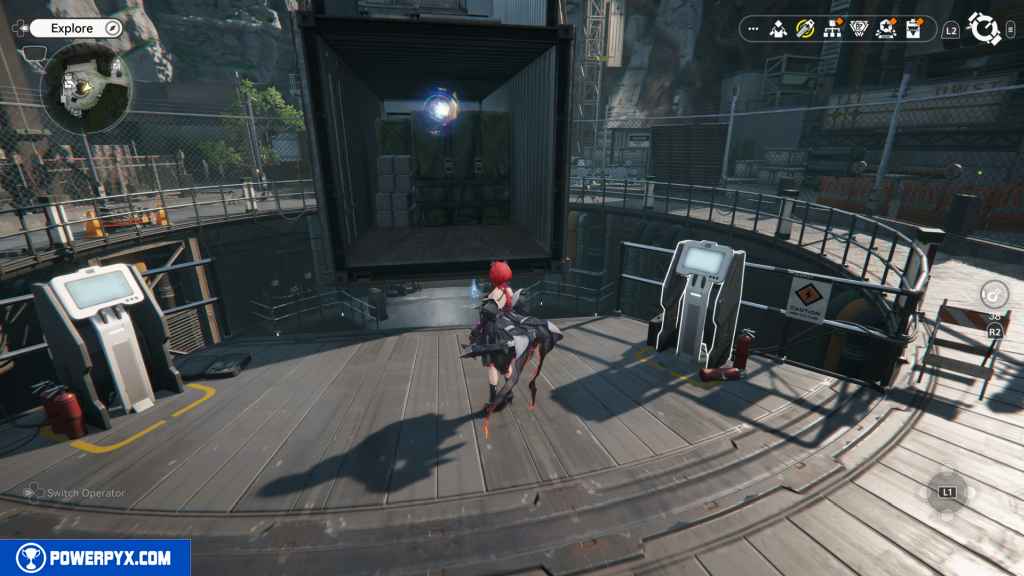Select the yellow circular wrench icon
The height and width of the screenshot is (576, 1024).
pyautogui.click(x=805, y=29)
